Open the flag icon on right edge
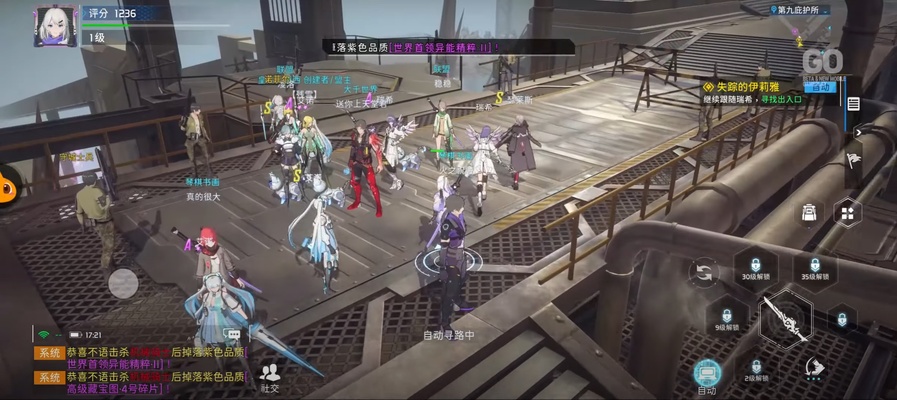 [853, 160]
